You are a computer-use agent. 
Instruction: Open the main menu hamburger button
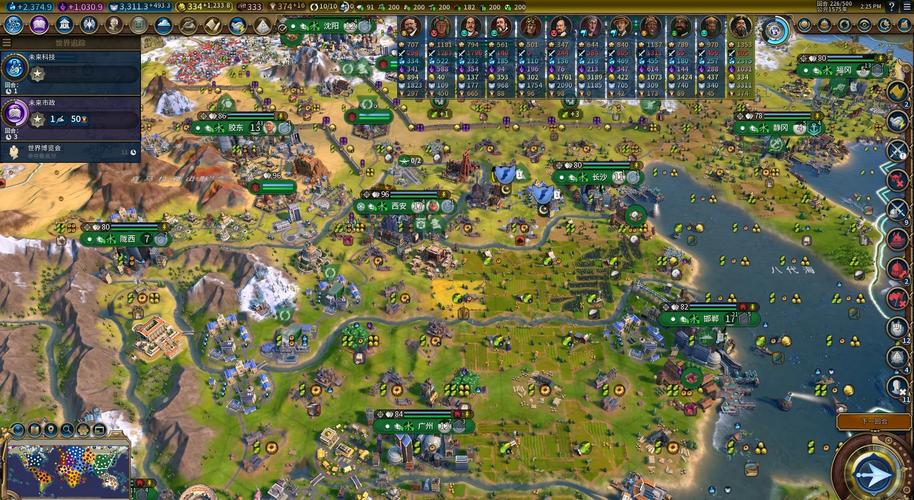tap(905, 6)
